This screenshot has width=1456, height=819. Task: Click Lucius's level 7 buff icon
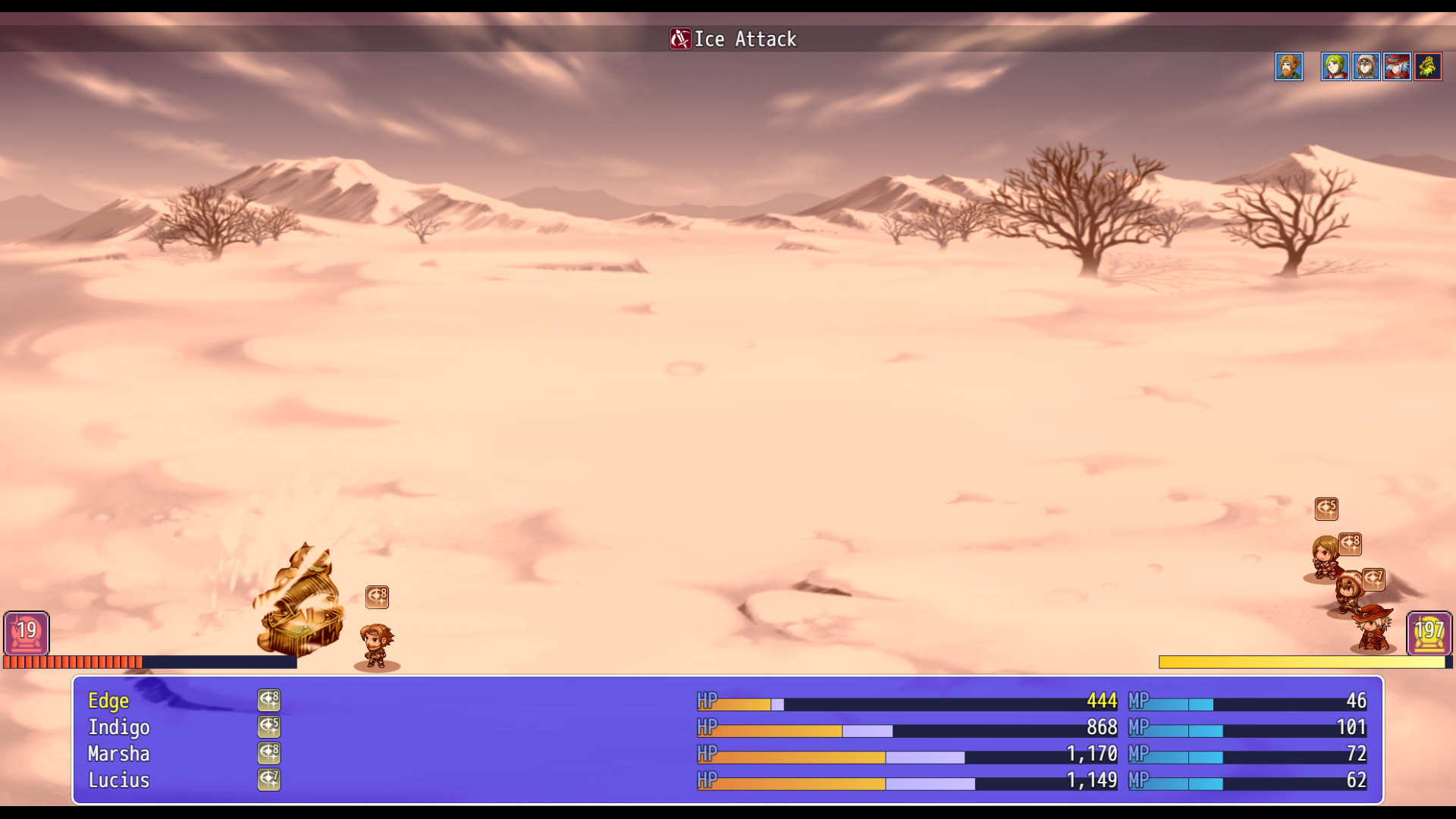(x=269, y=780)
